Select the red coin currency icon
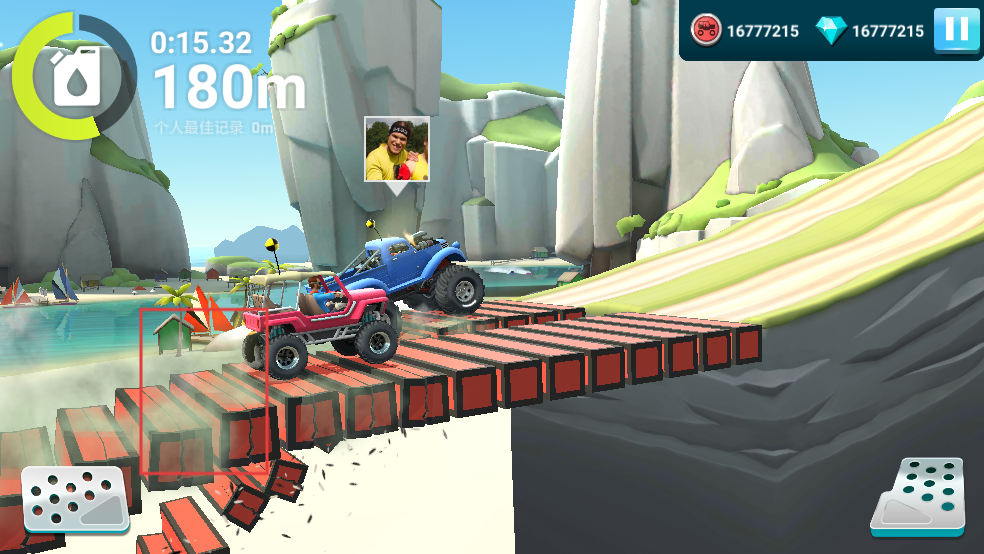 point(706,31)
